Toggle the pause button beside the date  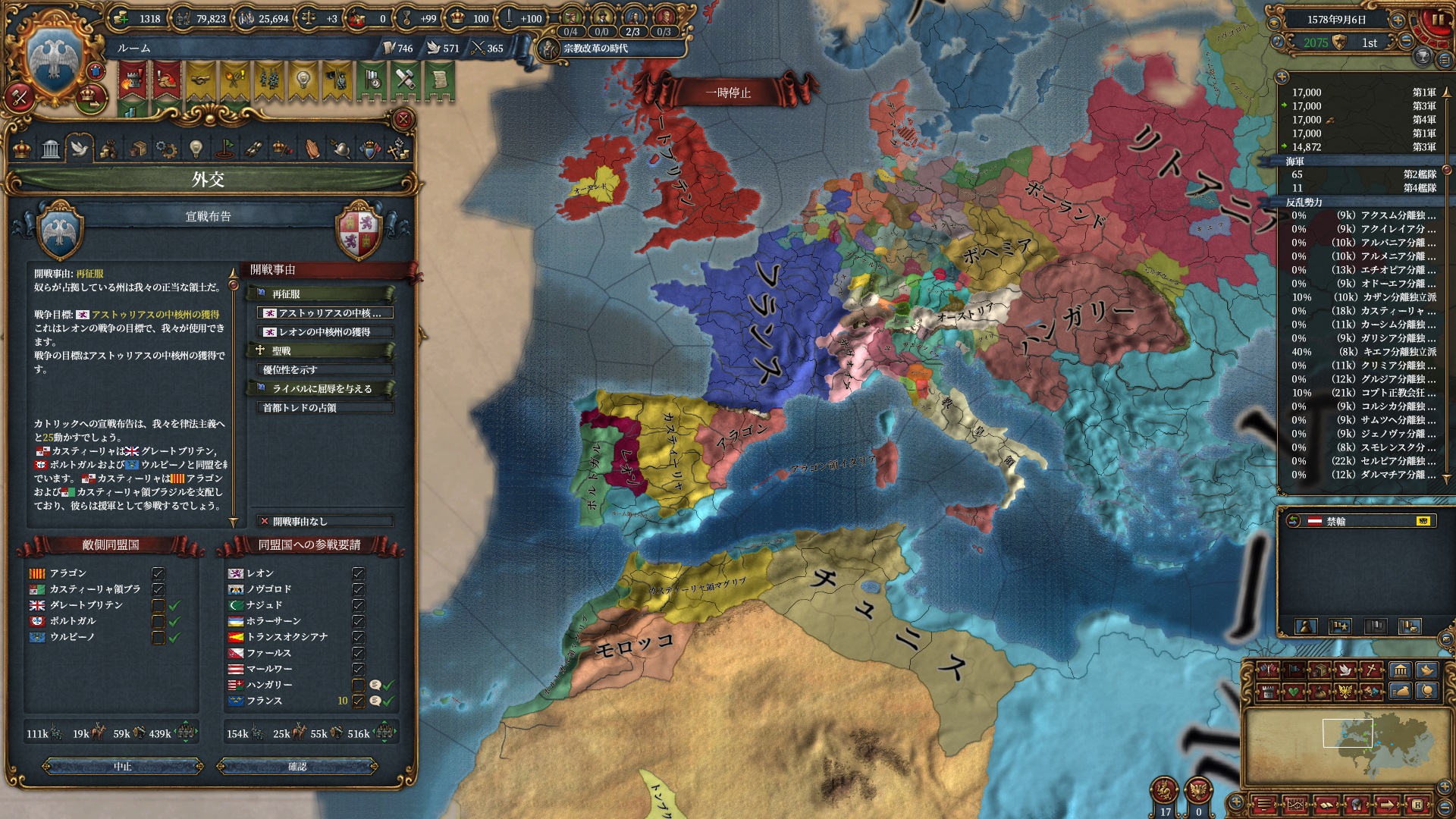(x=1437, y=20)
